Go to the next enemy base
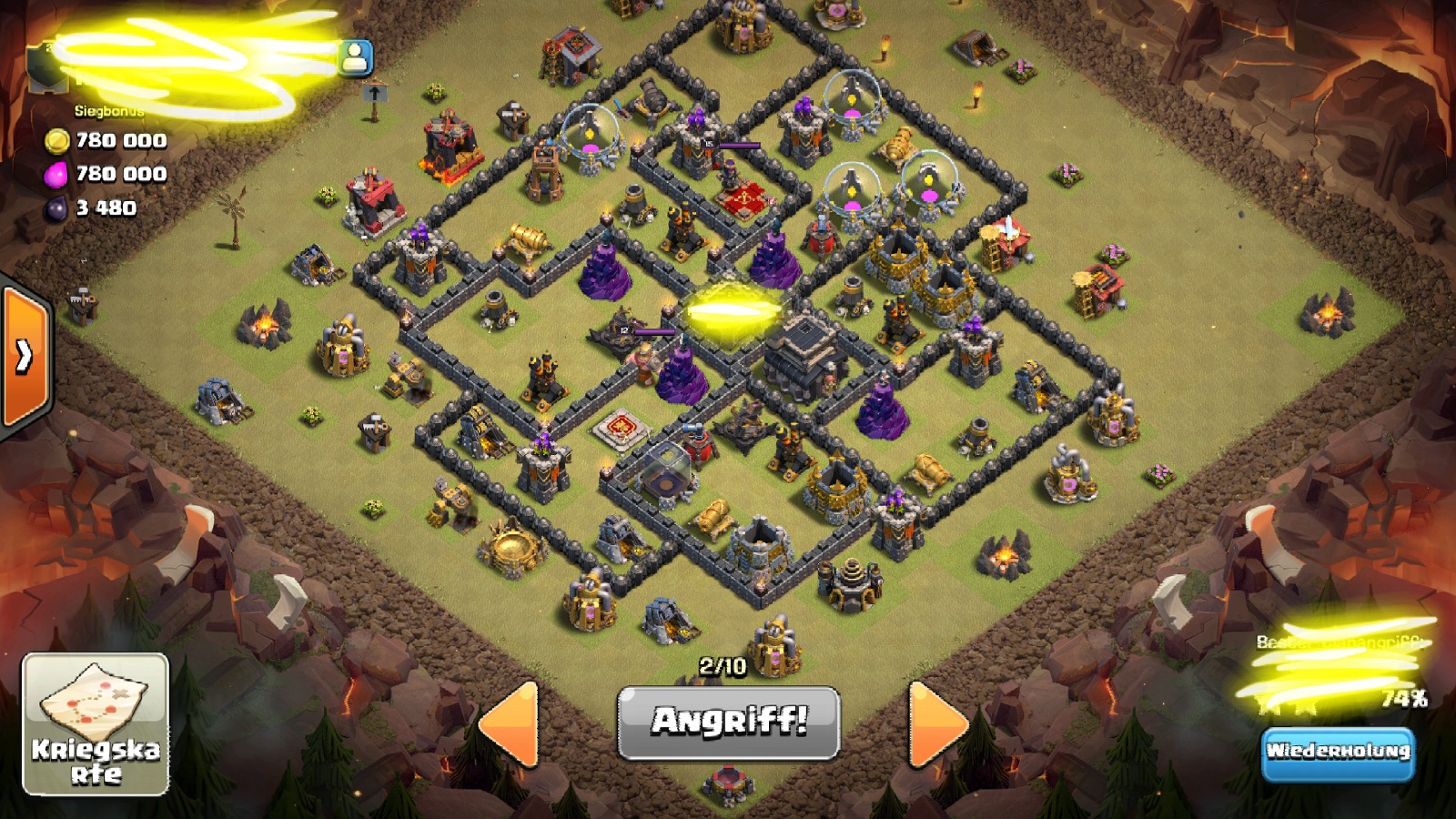The height and width of the screenshot is (819, 1456). [x=937, y=723]
